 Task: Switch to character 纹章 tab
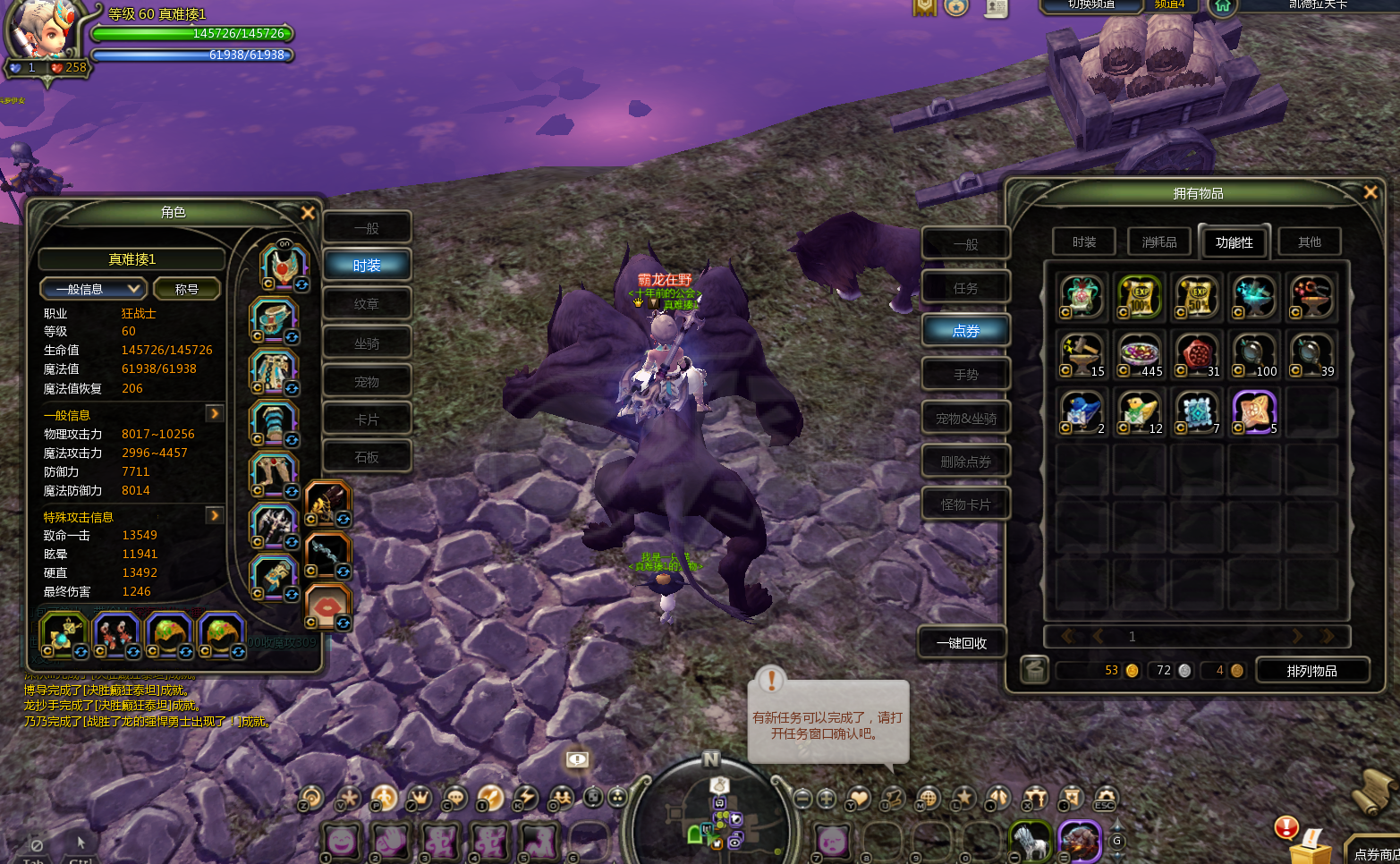click(367, 304)
